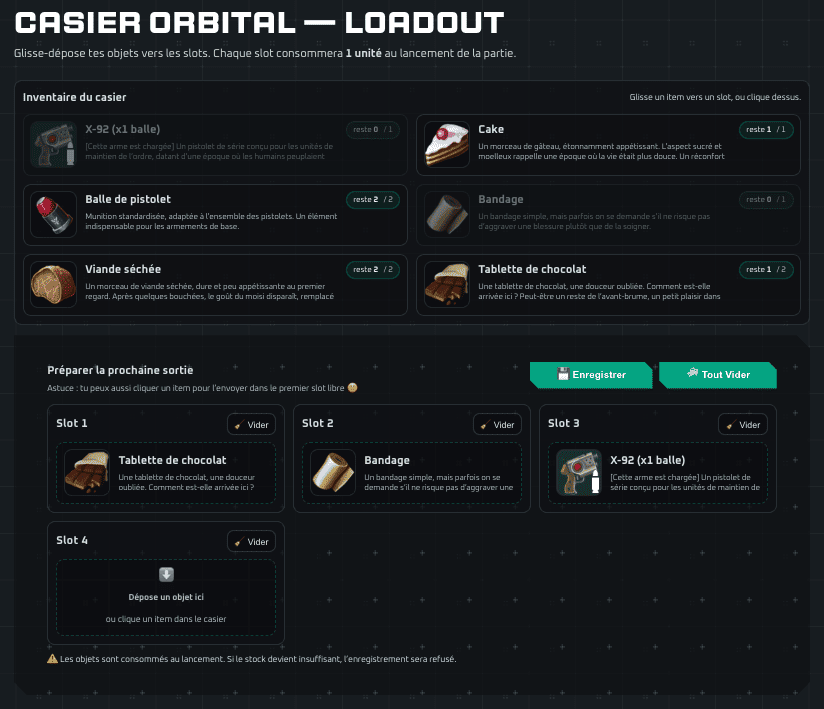
Task: Click the Vider button of Slot 4
Action: tap(251, 541)
